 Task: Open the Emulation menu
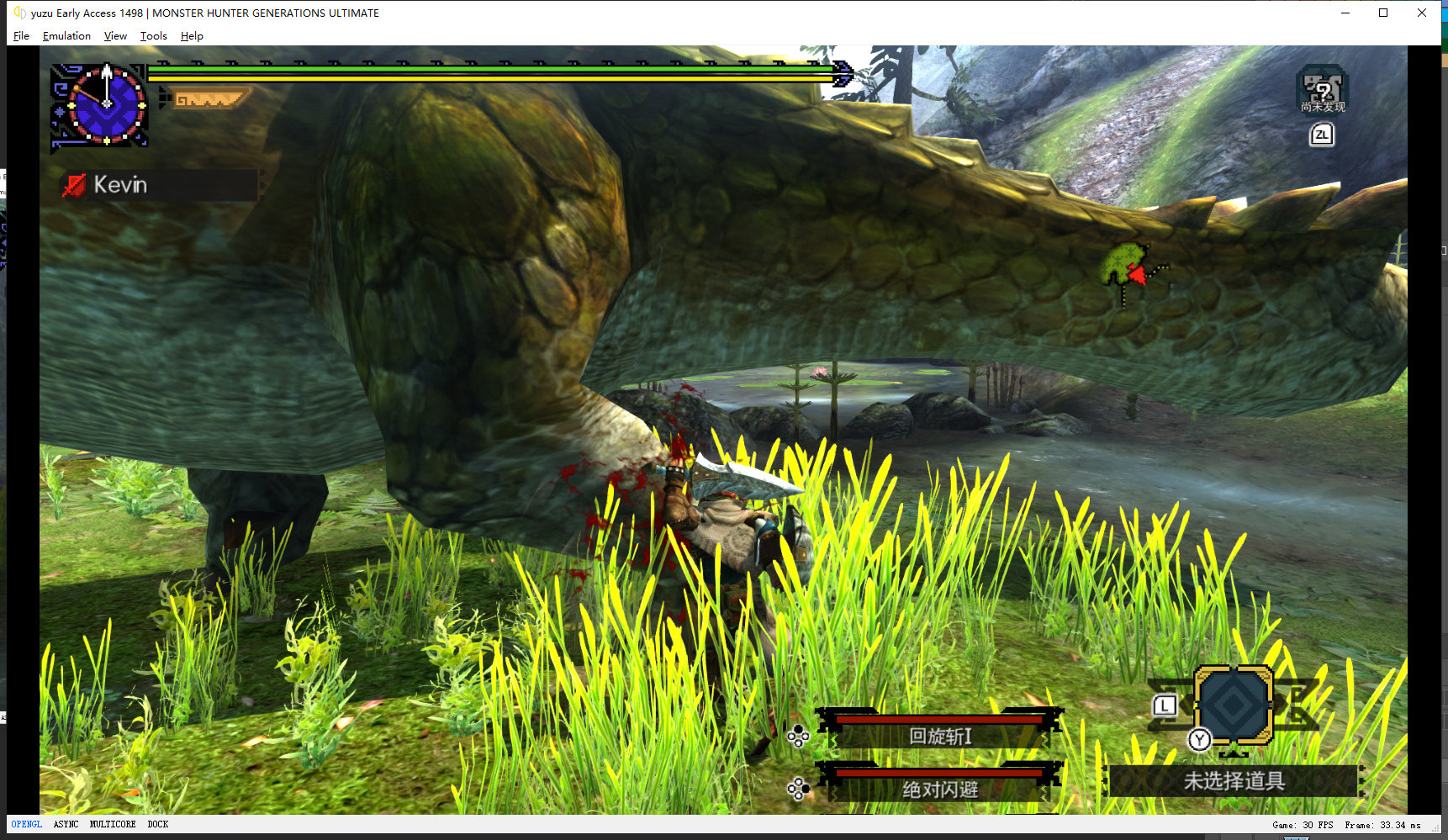66,36
